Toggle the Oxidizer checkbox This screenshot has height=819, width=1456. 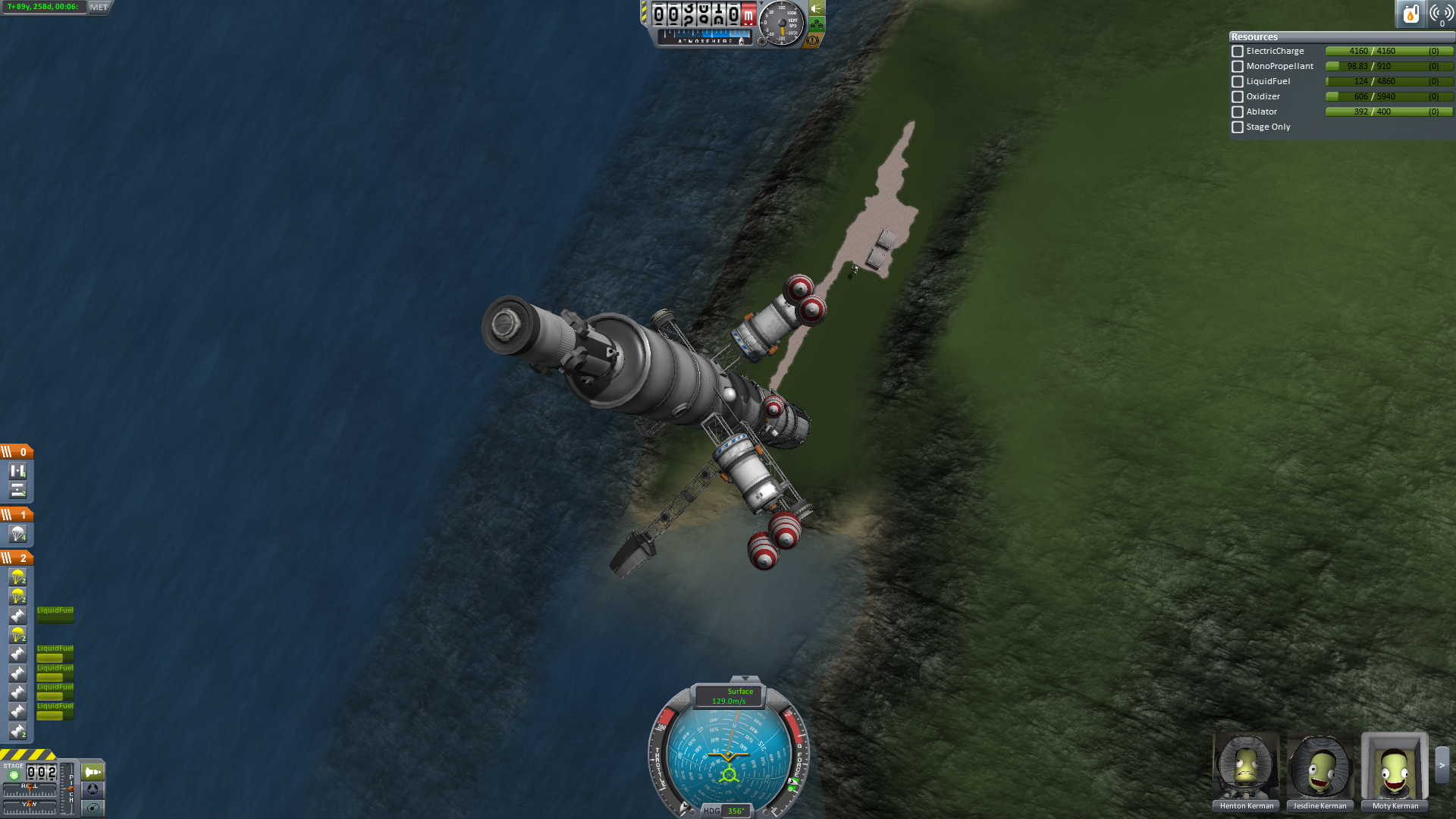click(1238, 97)
